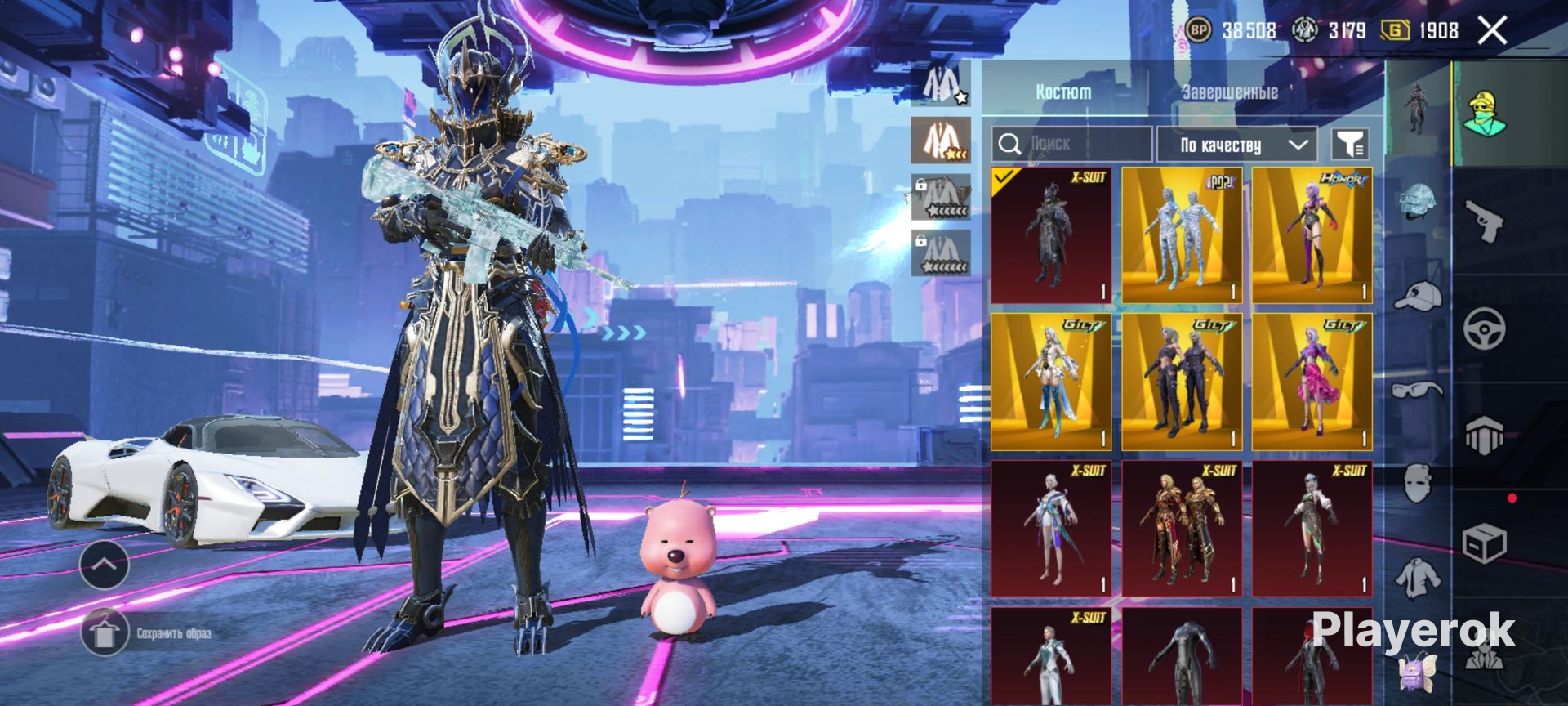The width and height of the screenshot is (1568, 706).
Task: Open the steering wheel vehicle category
Action: 1484,329
